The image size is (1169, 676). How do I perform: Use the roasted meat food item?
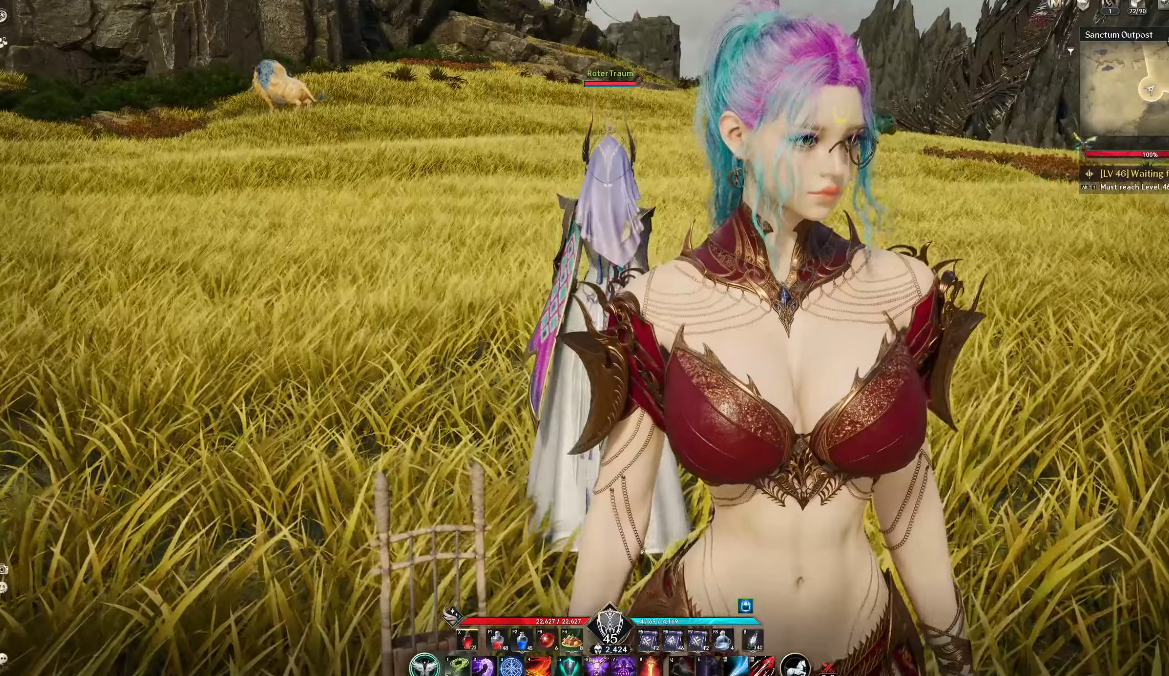[x=571, y=640]
